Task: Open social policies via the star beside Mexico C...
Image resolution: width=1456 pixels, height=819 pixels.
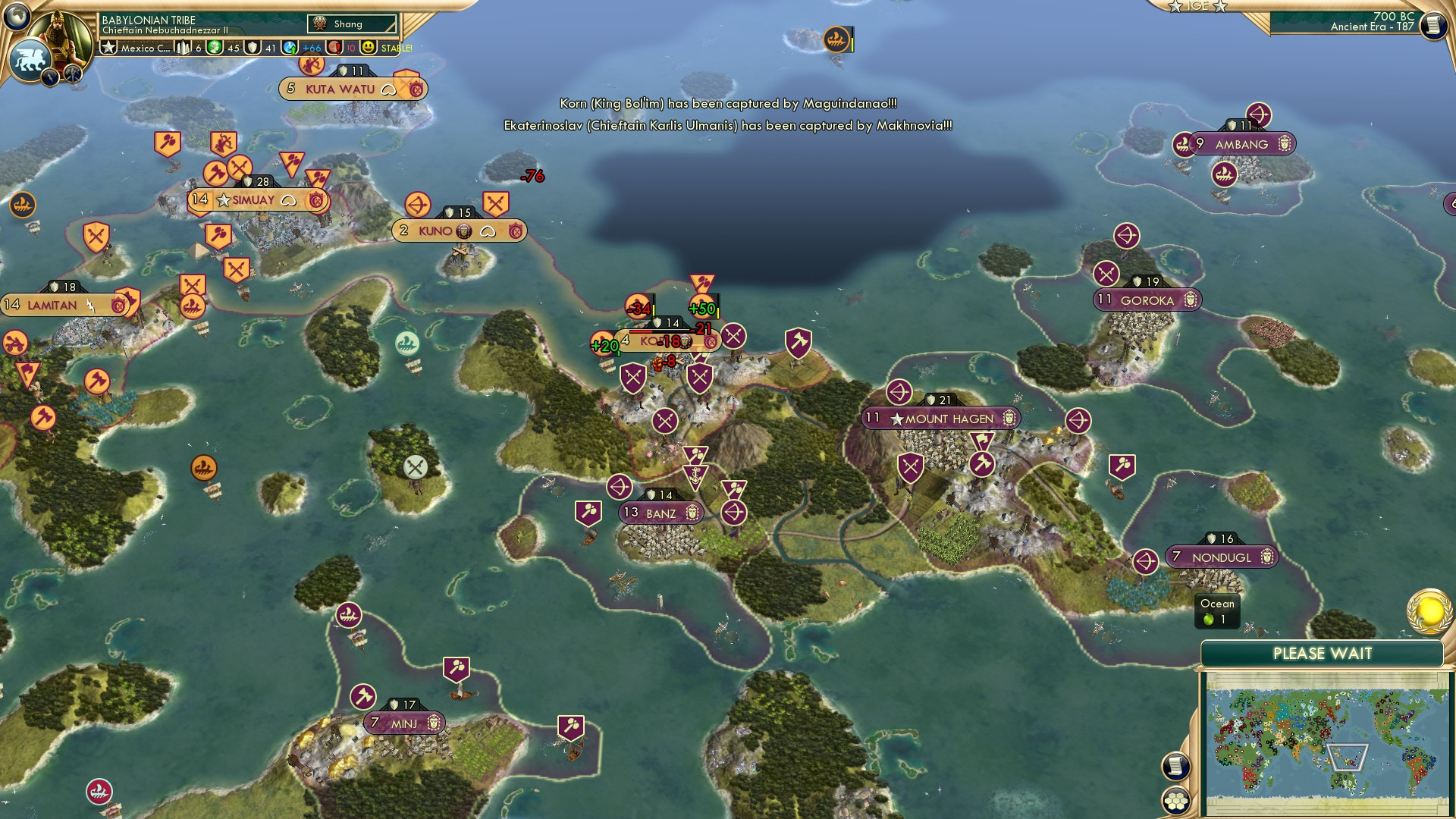Action: coord(108,49)
